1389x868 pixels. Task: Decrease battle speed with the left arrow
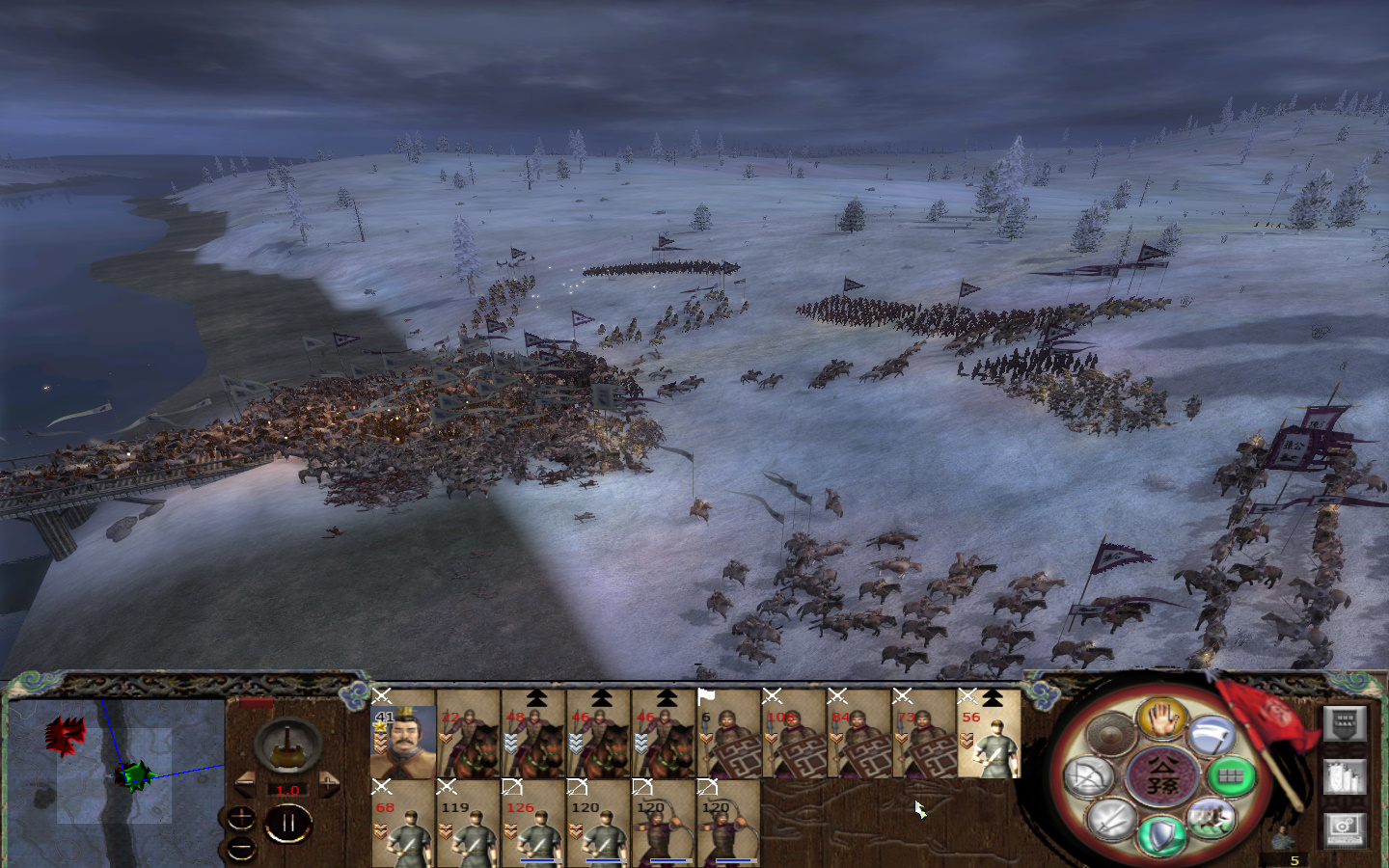click(x=243, y=783)
